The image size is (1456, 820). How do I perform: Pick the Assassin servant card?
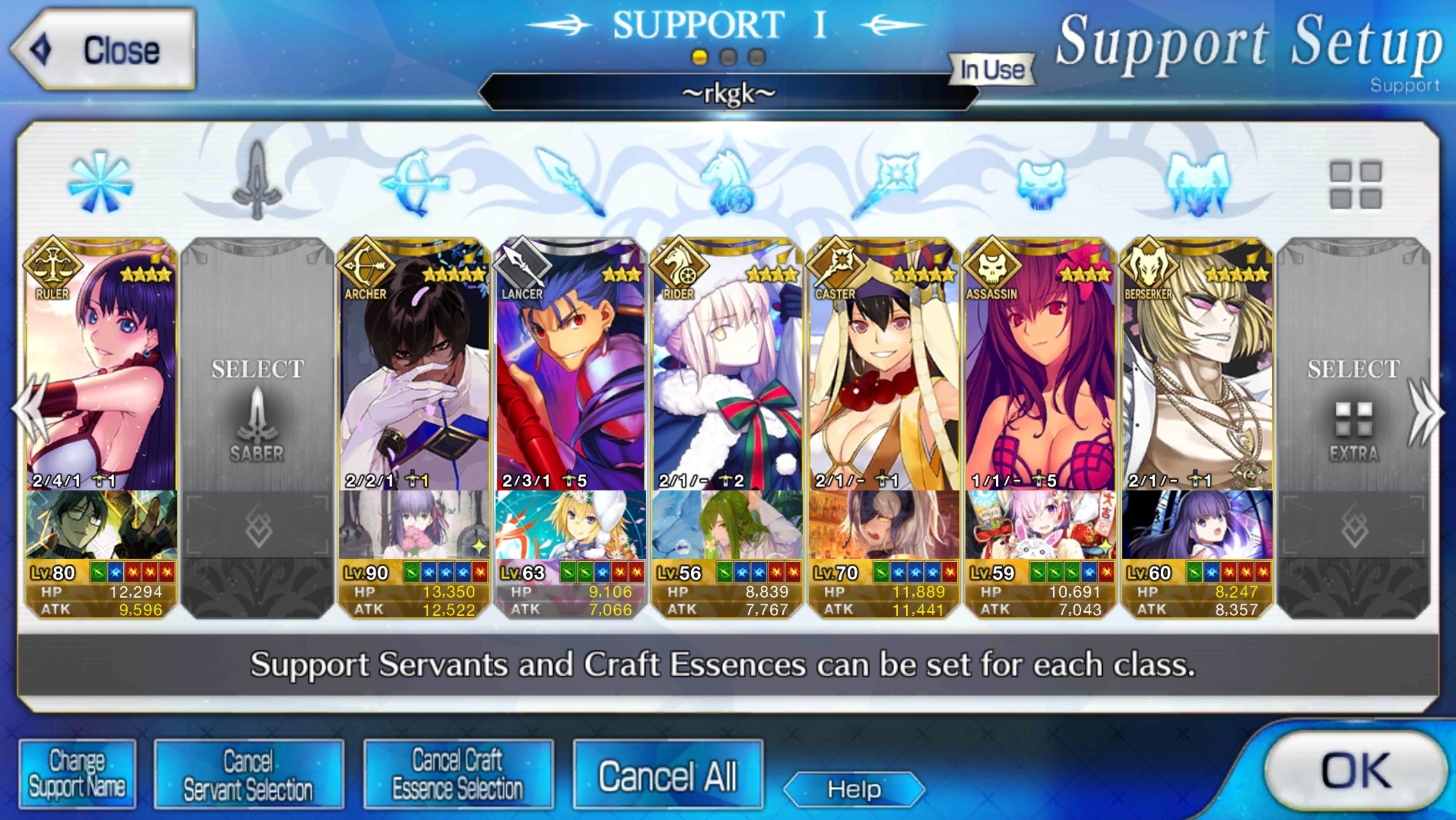[1040, 365]
